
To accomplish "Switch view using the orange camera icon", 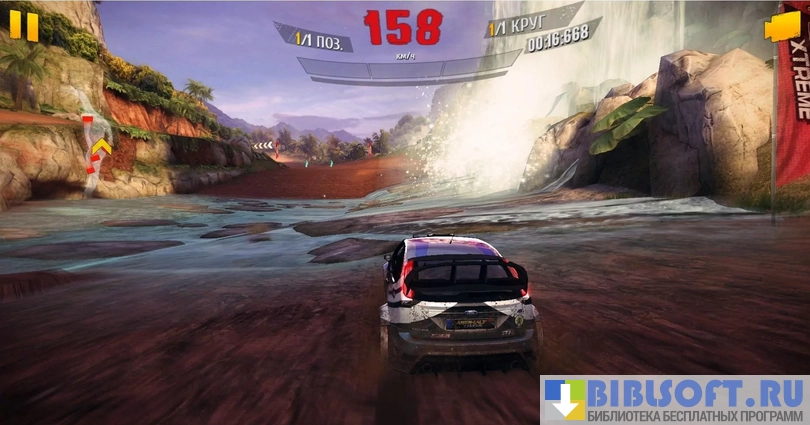I will (782, 27).
